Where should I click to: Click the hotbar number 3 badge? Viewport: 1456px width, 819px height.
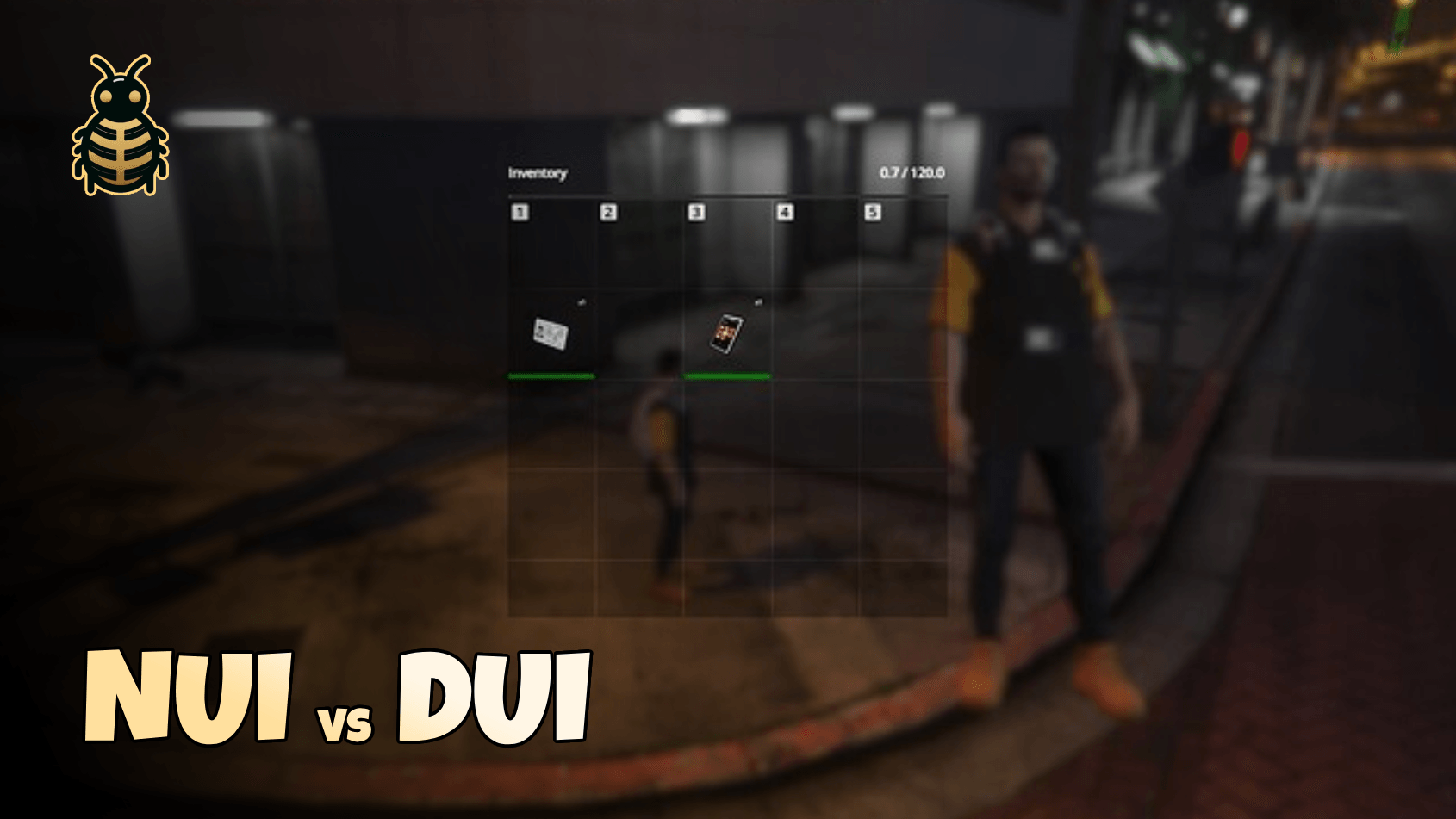tap(697, 211)
